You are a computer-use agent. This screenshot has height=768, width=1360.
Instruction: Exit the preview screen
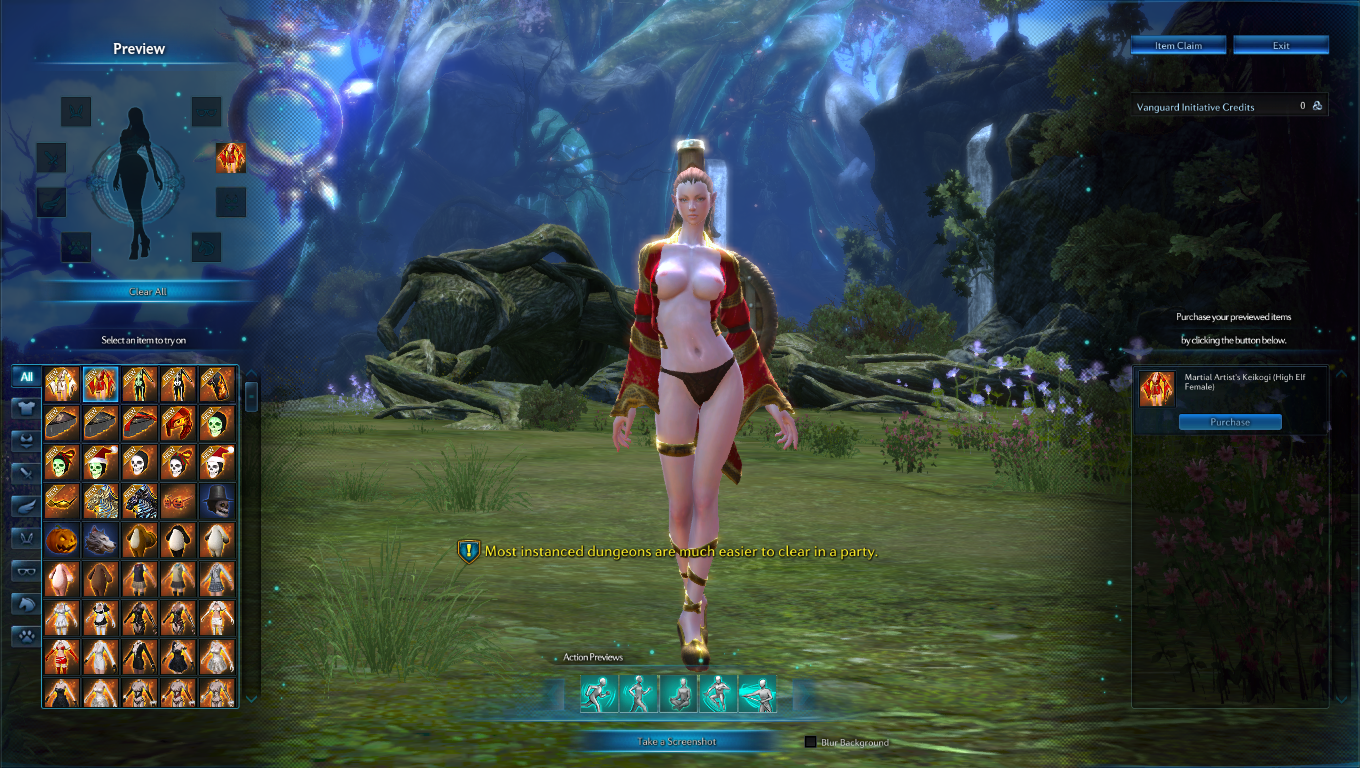[1281, 46]
